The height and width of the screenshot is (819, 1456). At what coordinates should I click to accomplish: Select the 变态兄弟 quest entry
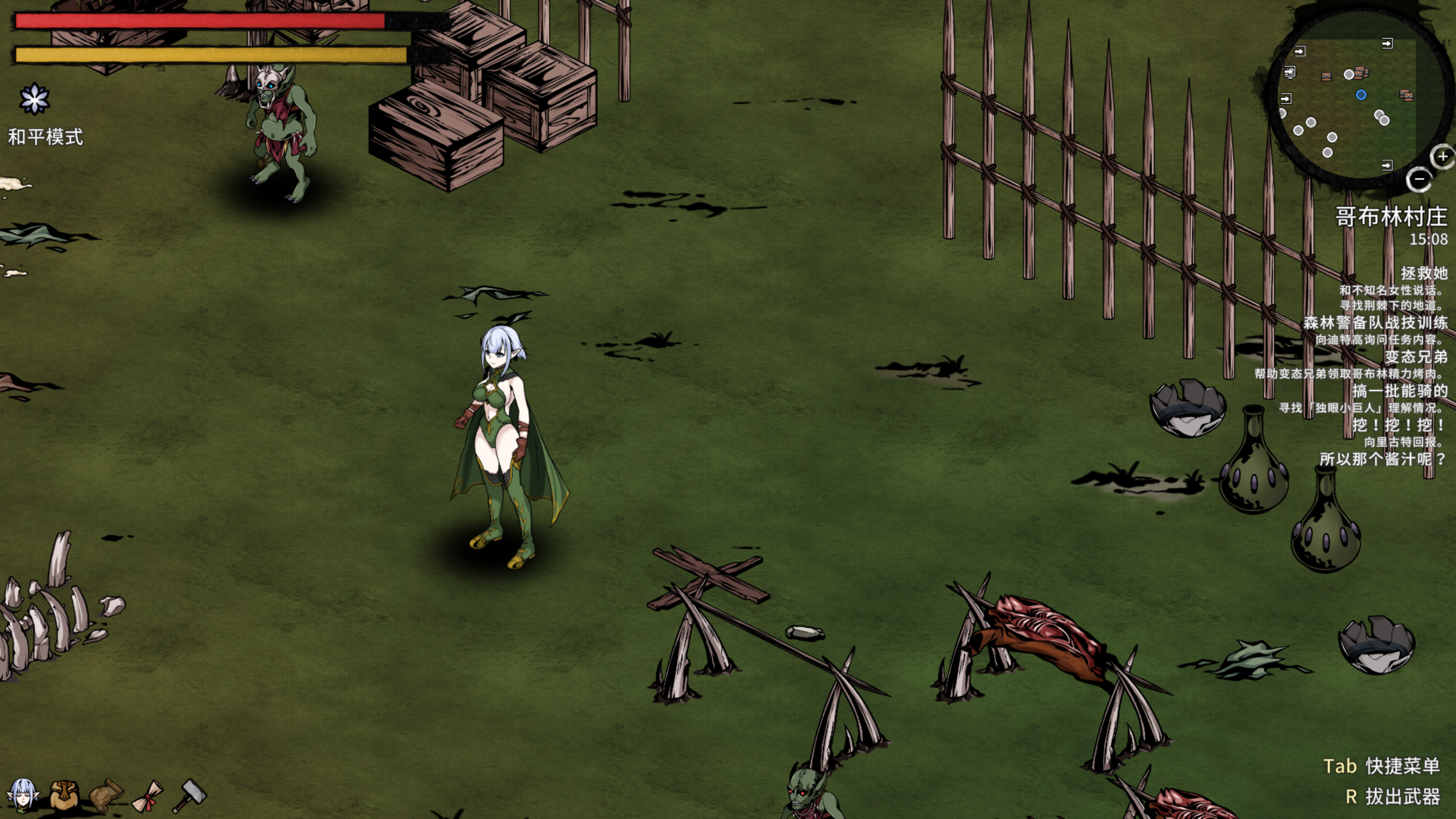1416,357
